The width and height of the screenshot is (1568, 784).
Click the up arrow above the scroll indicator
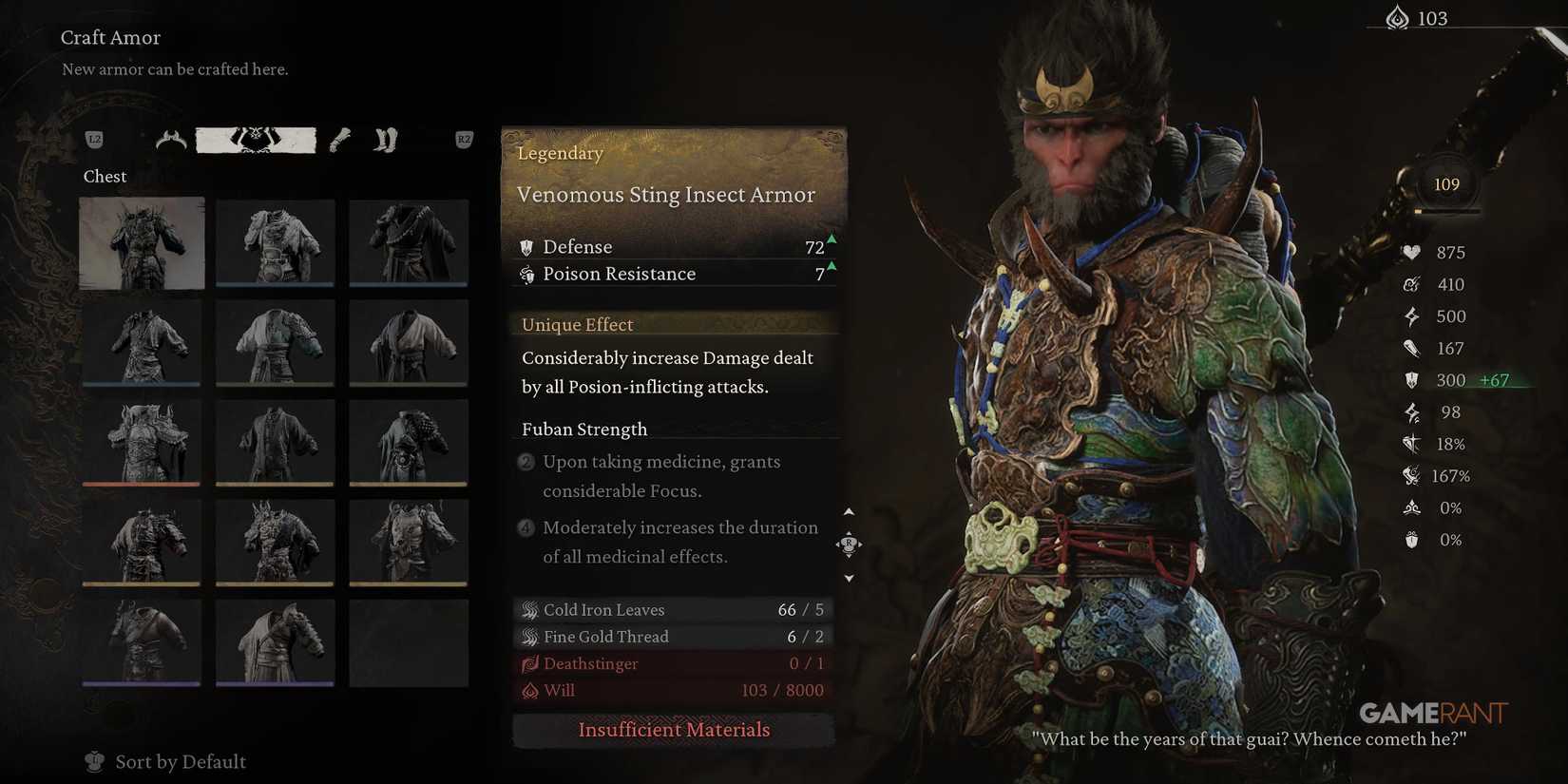click(849, 511)
